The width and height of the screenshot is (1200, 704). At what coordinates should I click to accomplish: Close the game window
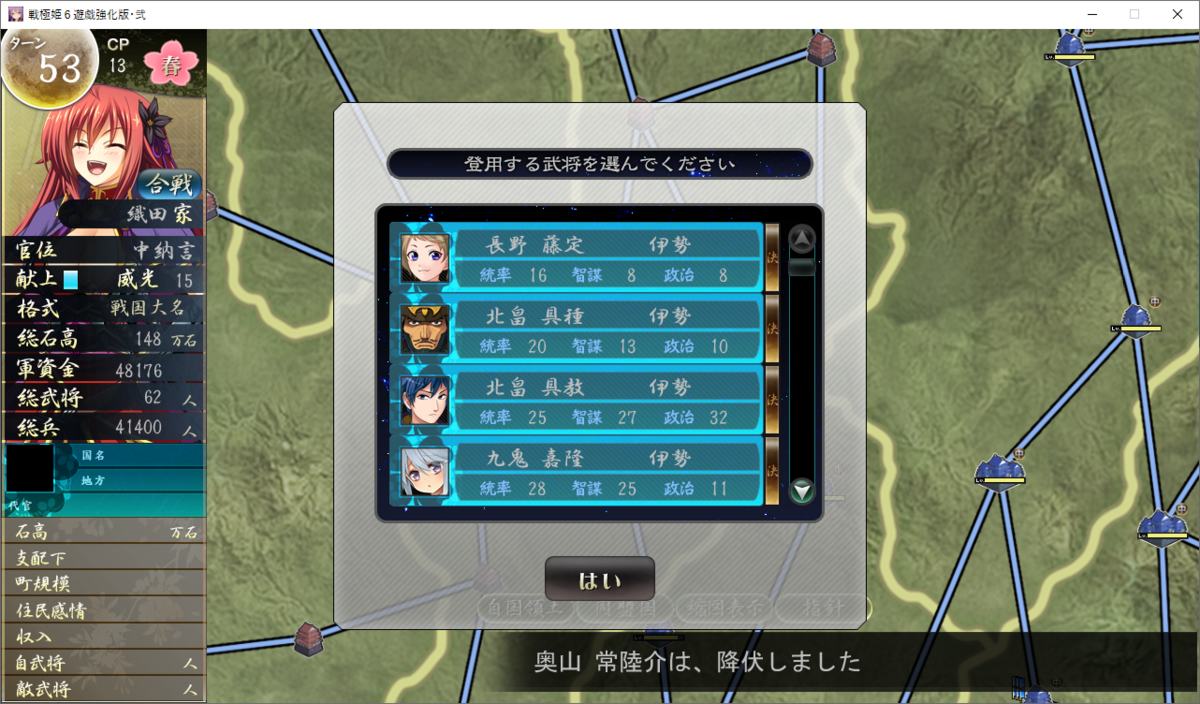tap(1177, 14)
